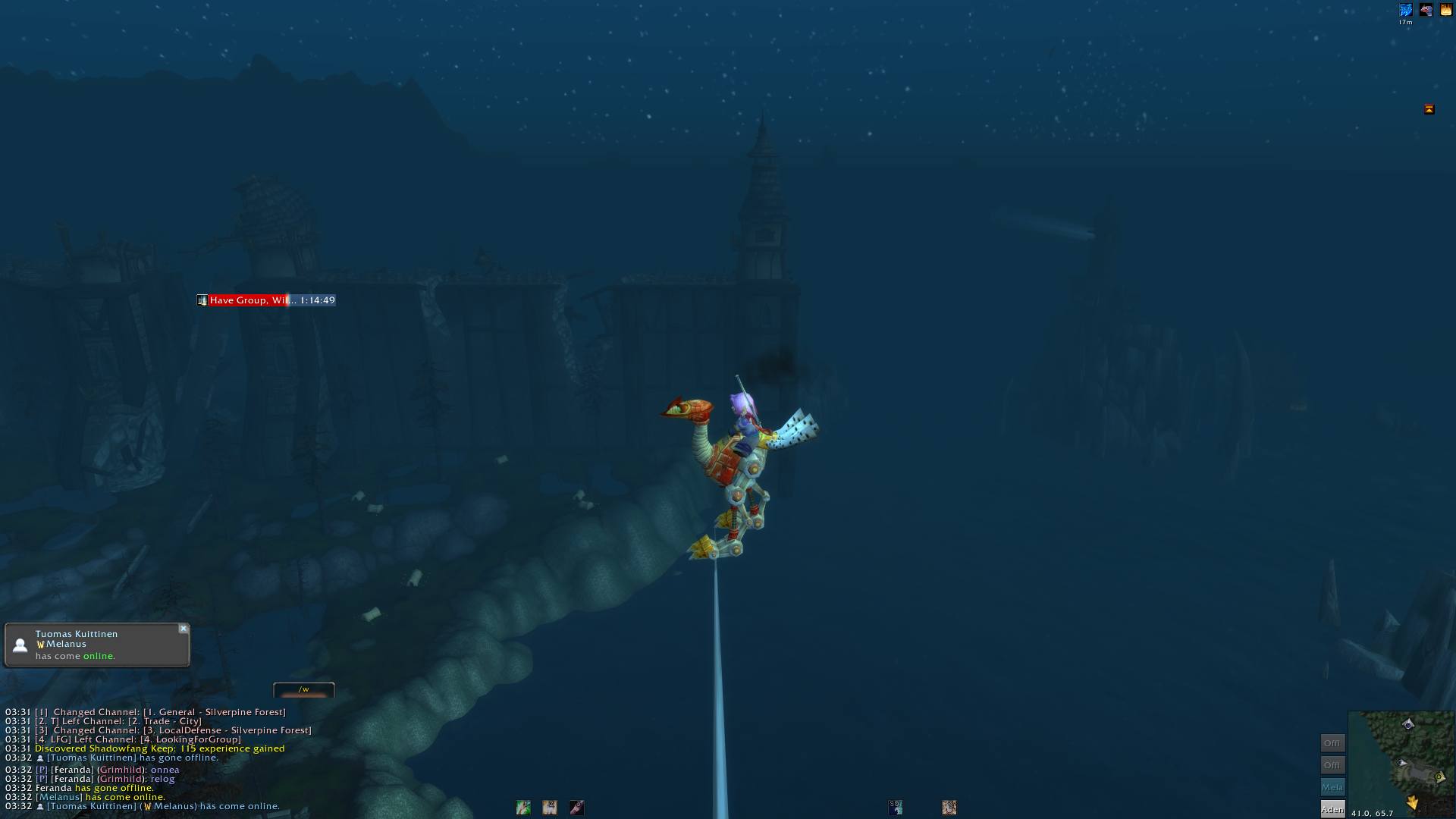Activate the green action slot 1 ability
The width and height of the screenshot is (1456, 819).
click(x=523, y=808)
